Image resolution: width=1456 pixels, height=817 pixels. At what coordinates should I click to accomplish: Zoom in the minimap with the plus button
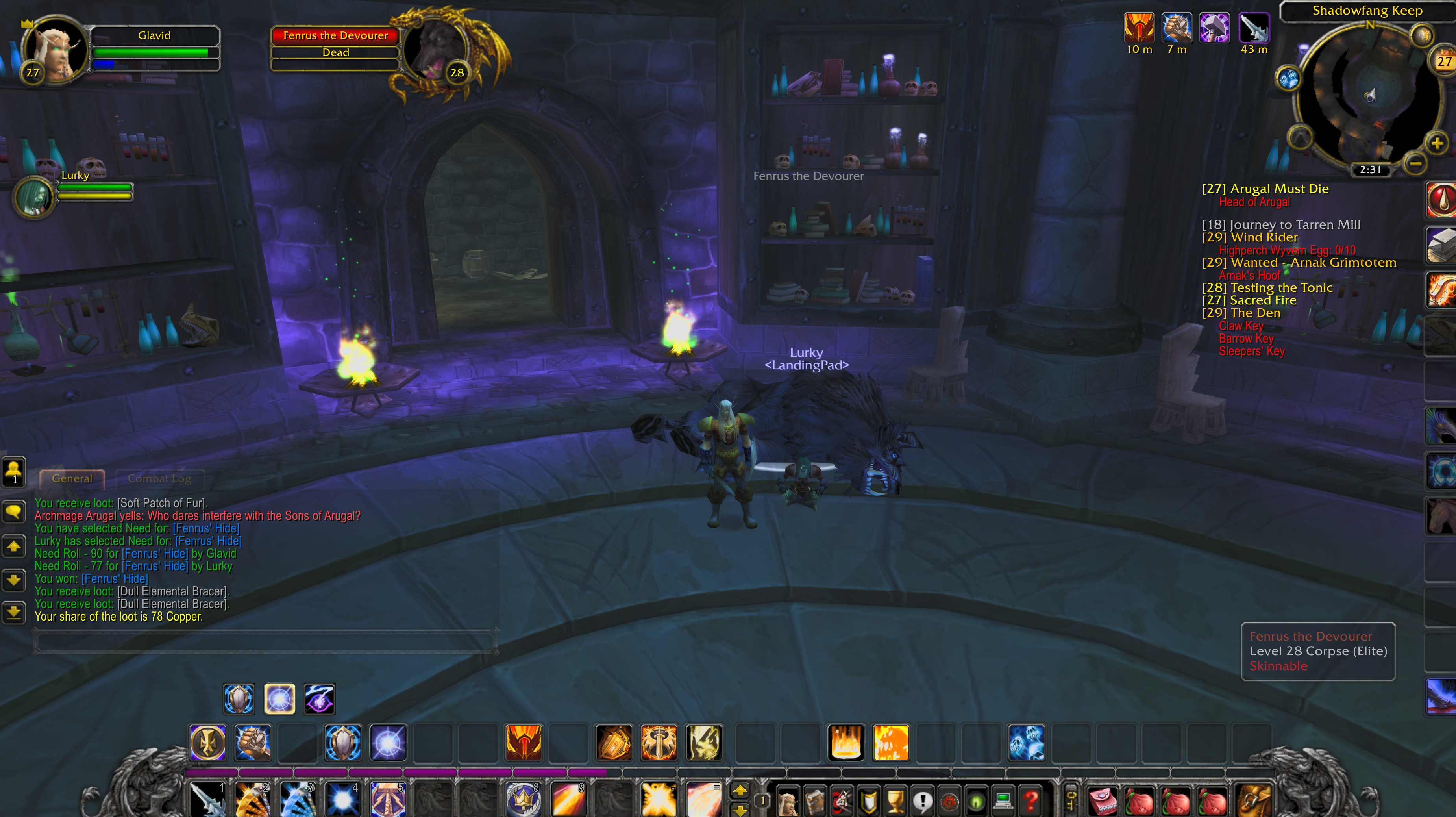(1437, 143)
